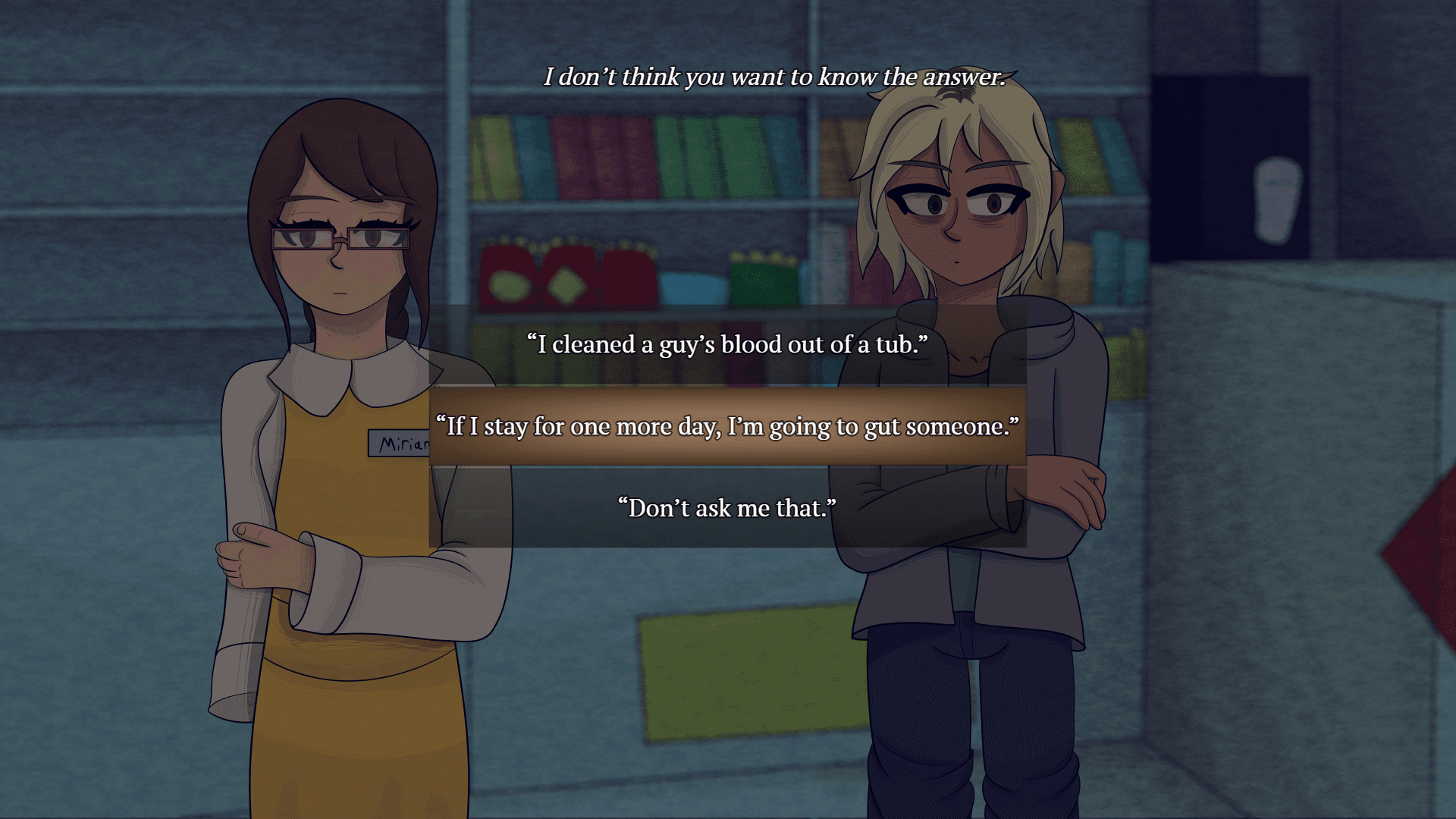Choose "I cleaned a guy's blood out of a tub."
This screenshot has width=1456, height=819.
pyautogui.click(x=727, y=344)
